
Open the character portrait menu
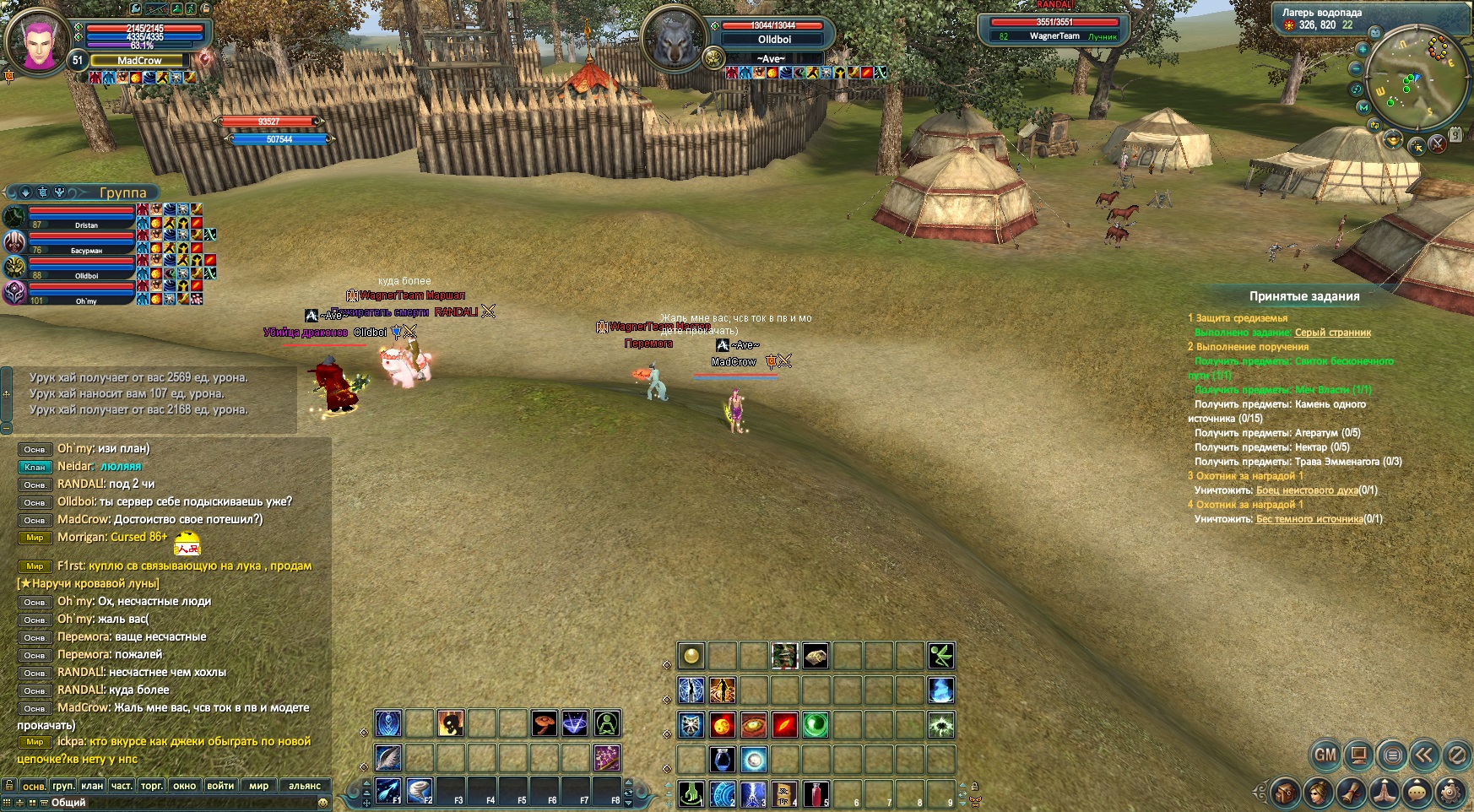pos(1318,793)
